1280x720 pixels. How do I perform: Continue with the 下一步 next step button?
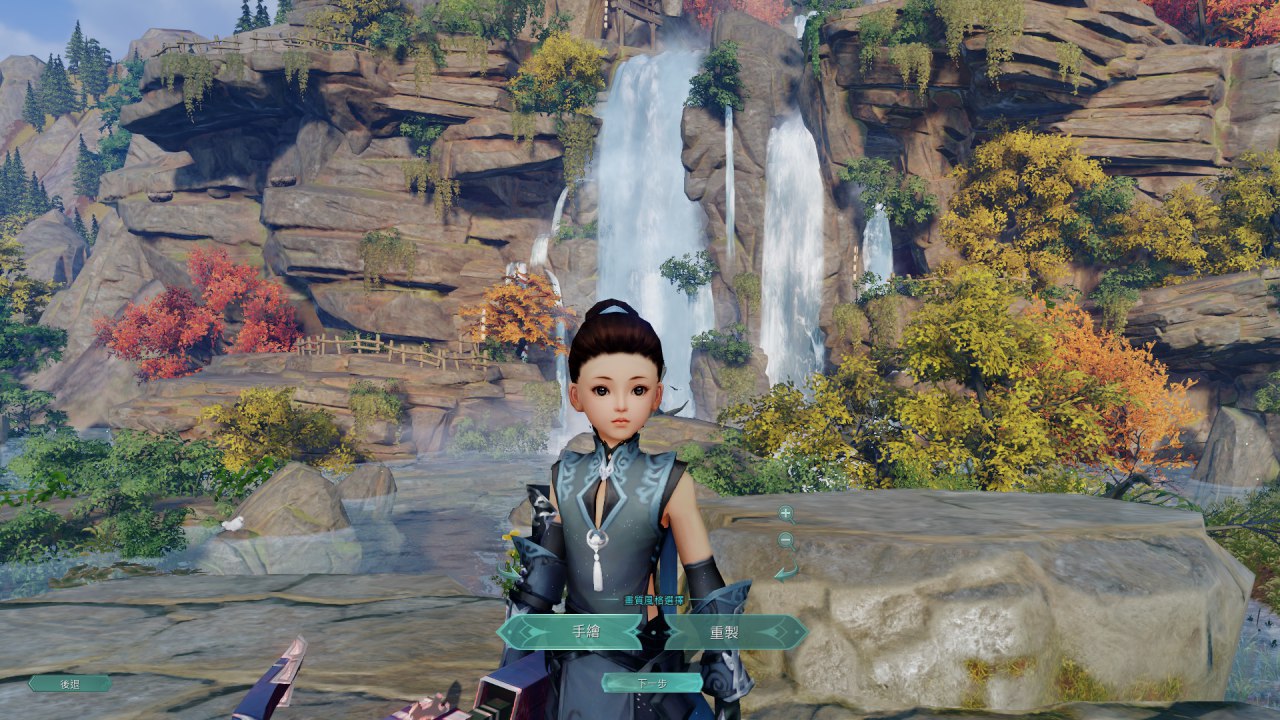(x=651, y=683)
